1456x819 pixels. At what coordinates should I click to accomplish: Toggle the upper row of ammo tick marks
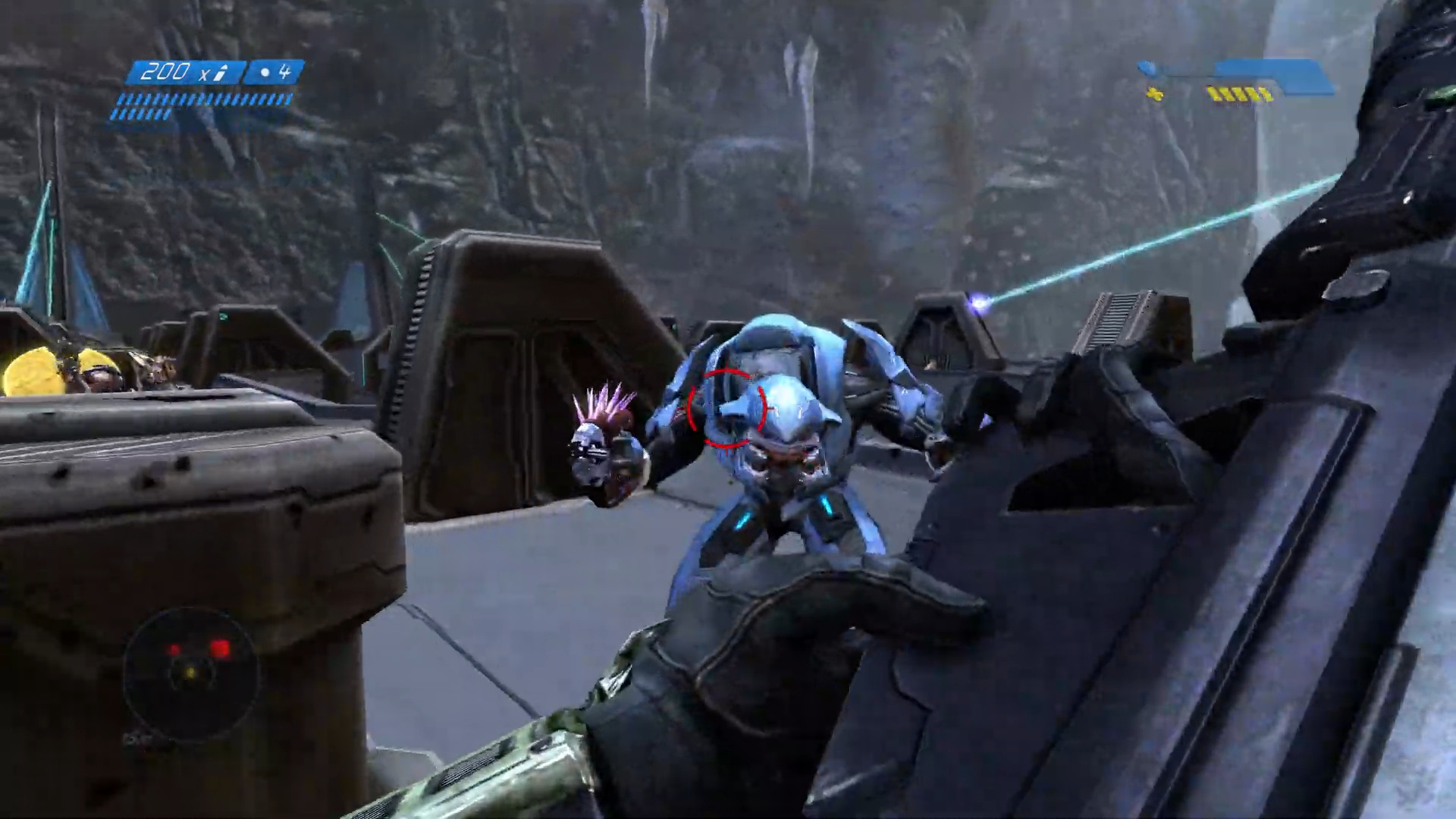[x=205, y=99]
